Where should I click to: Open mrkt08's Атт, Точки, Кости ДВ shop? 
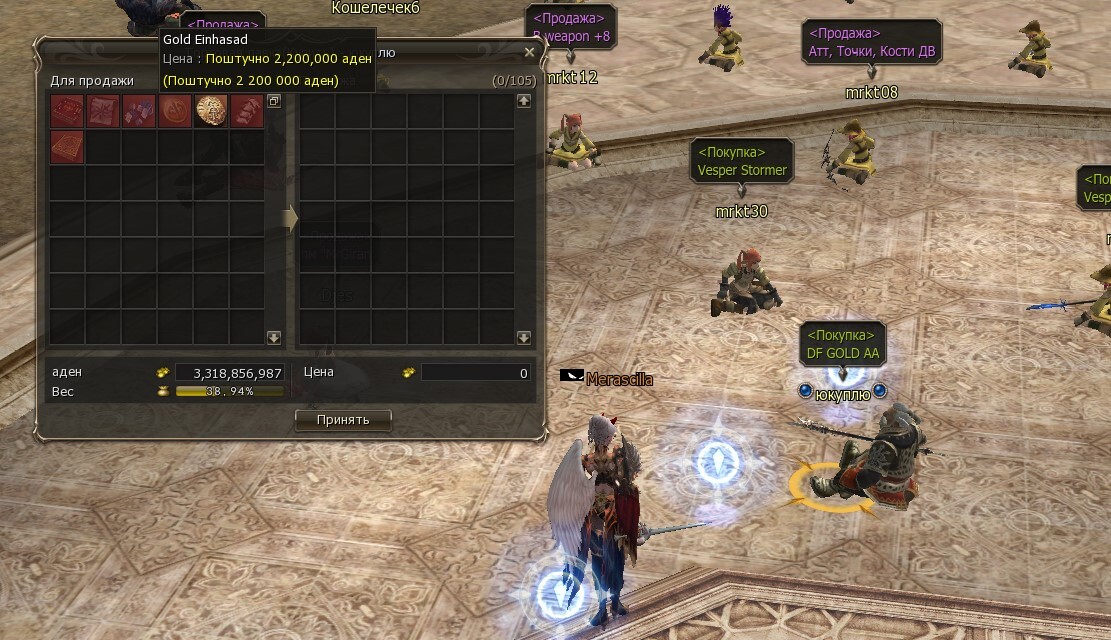[x=871, y=42]
